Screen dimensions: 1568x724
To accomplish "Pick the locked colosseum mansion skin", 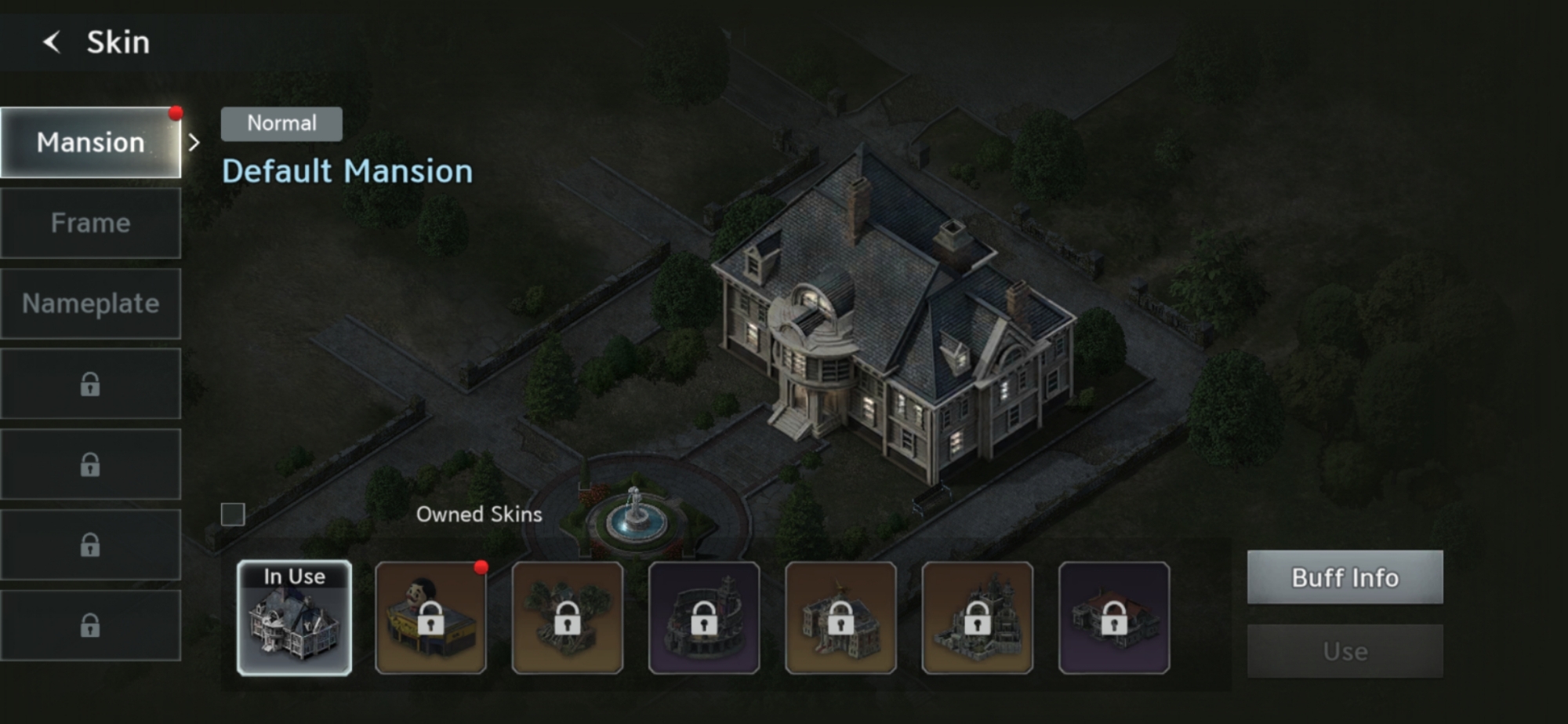I will (704, 618).
